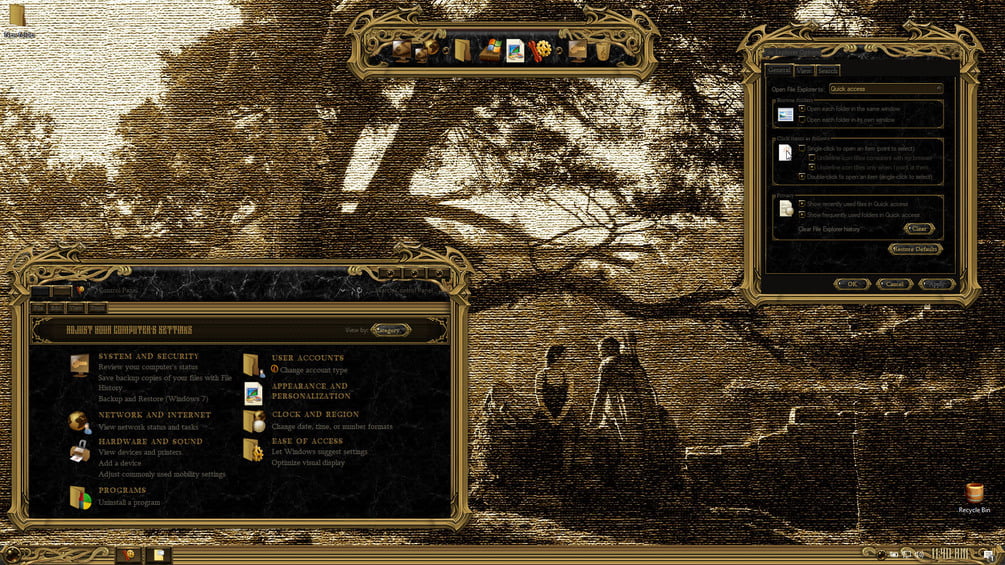Screen dimensions: 1005x565
Task: Switch to the View tab
Action: tap(804, 71)
